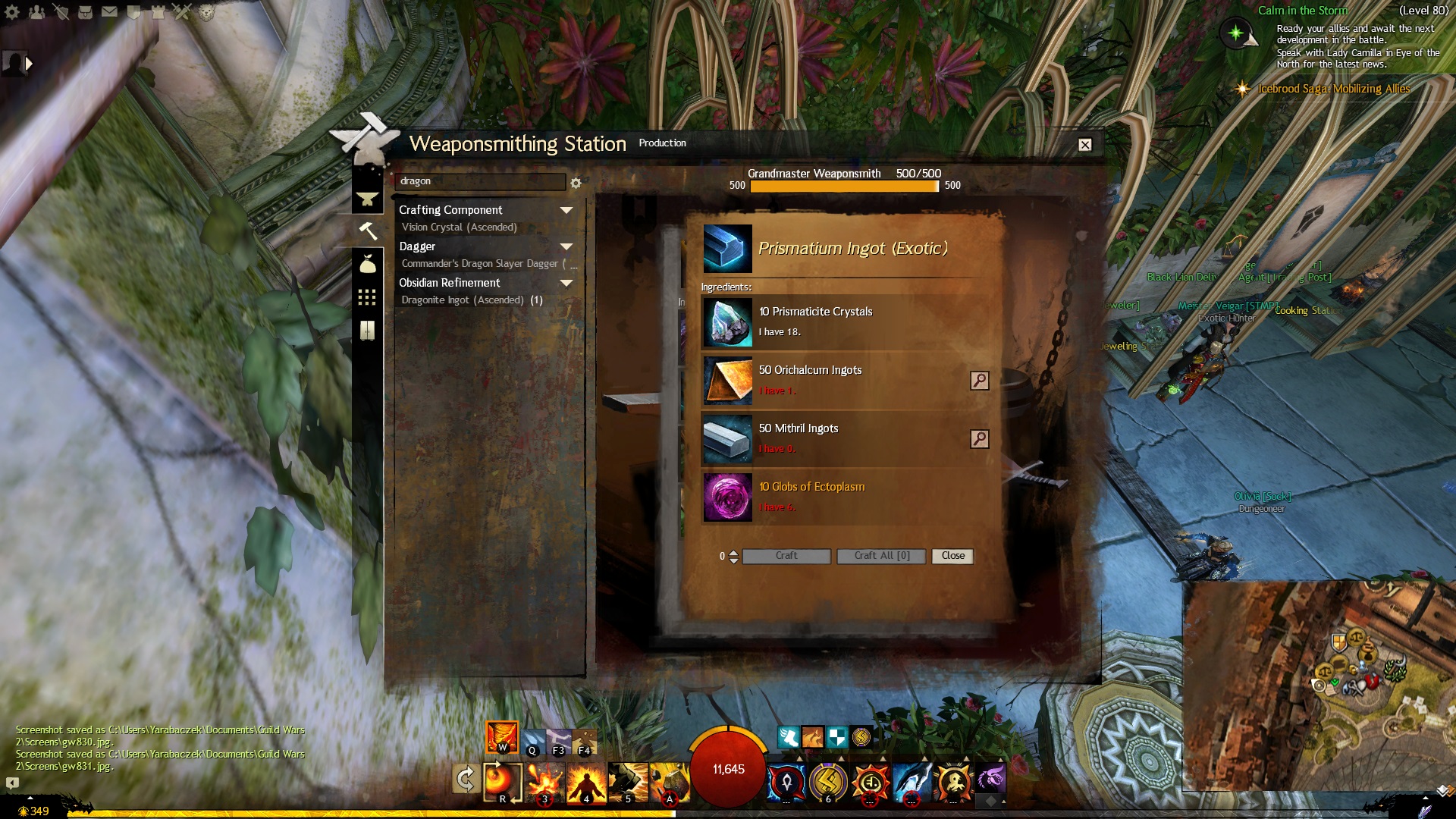Search for Mithril Ingots with the magnifier button
The width and height of the screenshot is (1456, 819).
coord(979,439)
